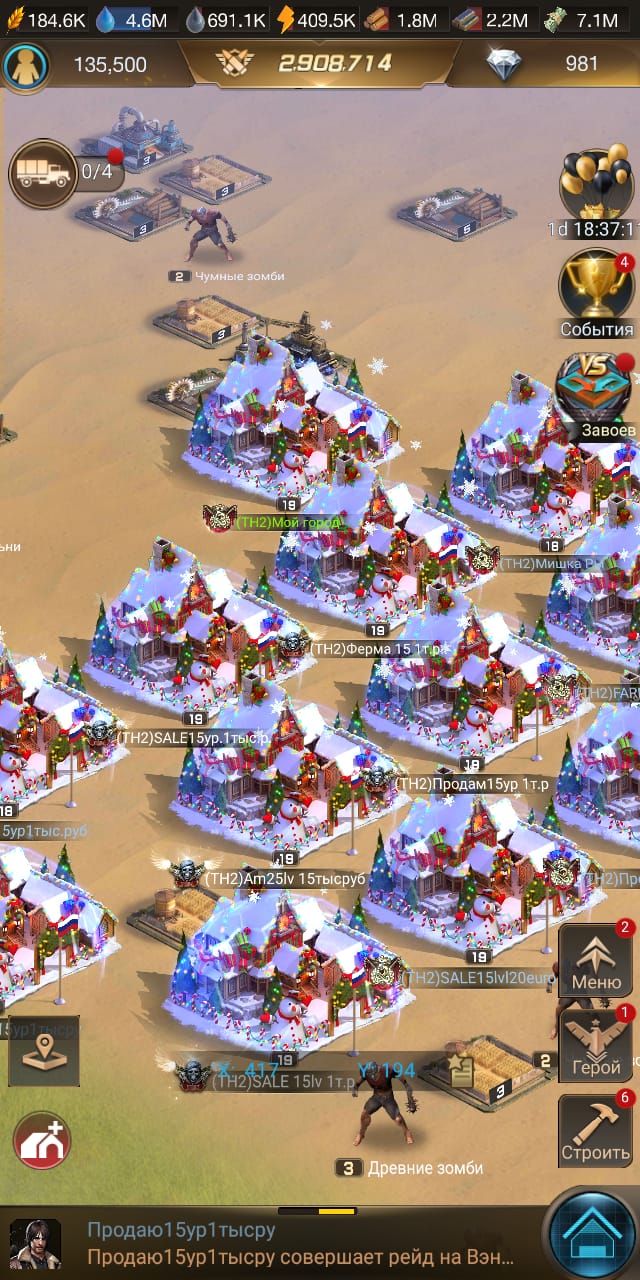Open the Строить build menu
The height and width of the screenshot is (1280, 640).
596,1131
